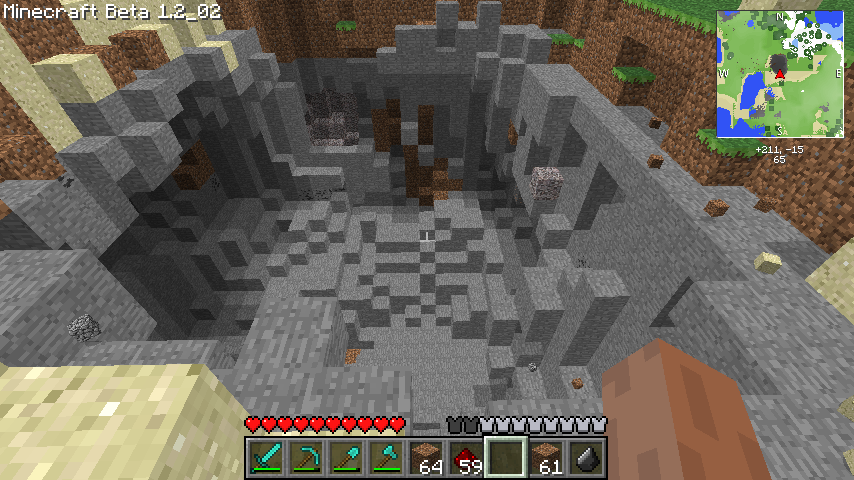
Task: Click the red player arrow on minimap
Action: tap(779, 74)
